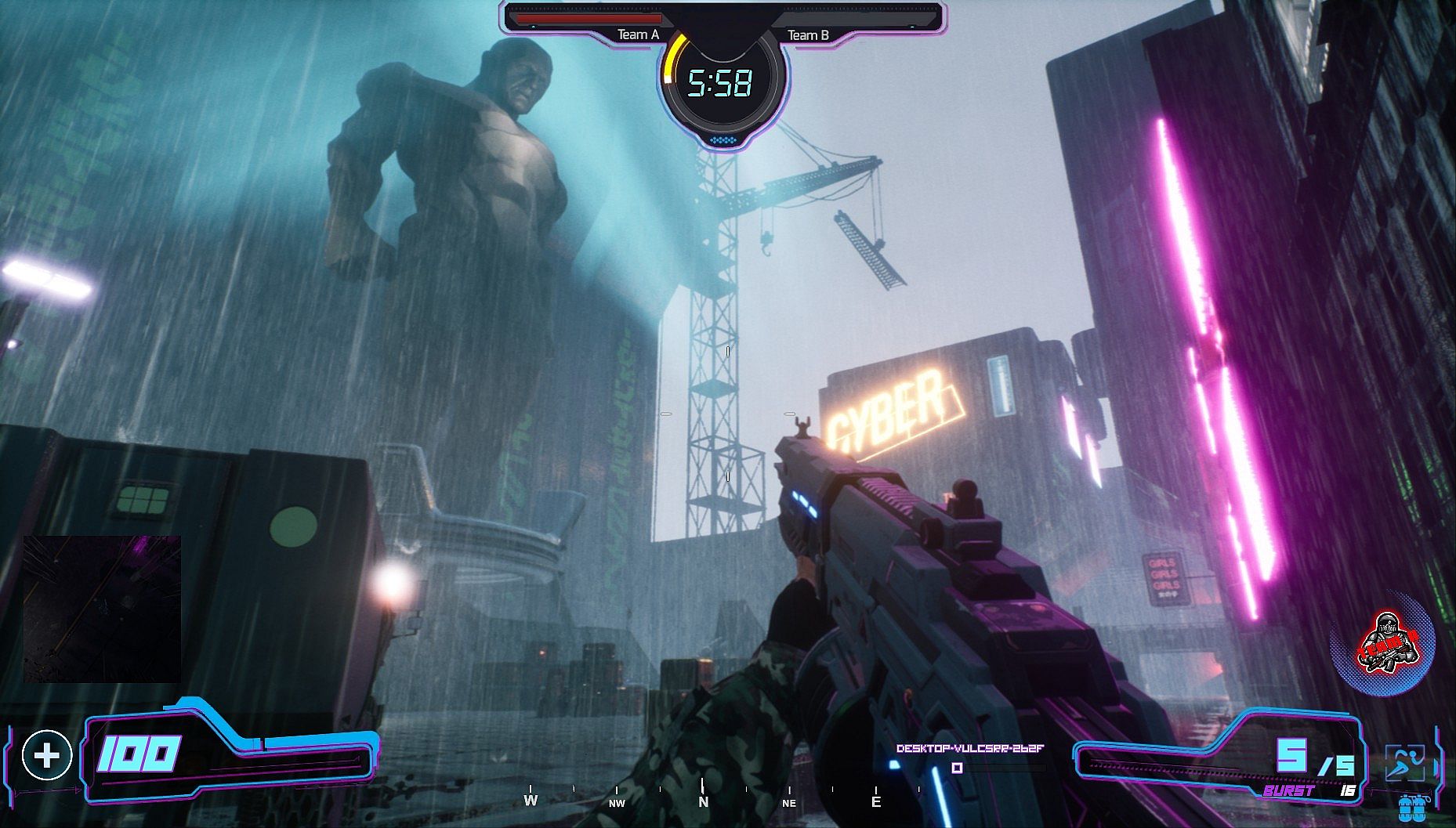
Task: Select the Team A label
Action: pyautogui.click(x=638, y=34)
